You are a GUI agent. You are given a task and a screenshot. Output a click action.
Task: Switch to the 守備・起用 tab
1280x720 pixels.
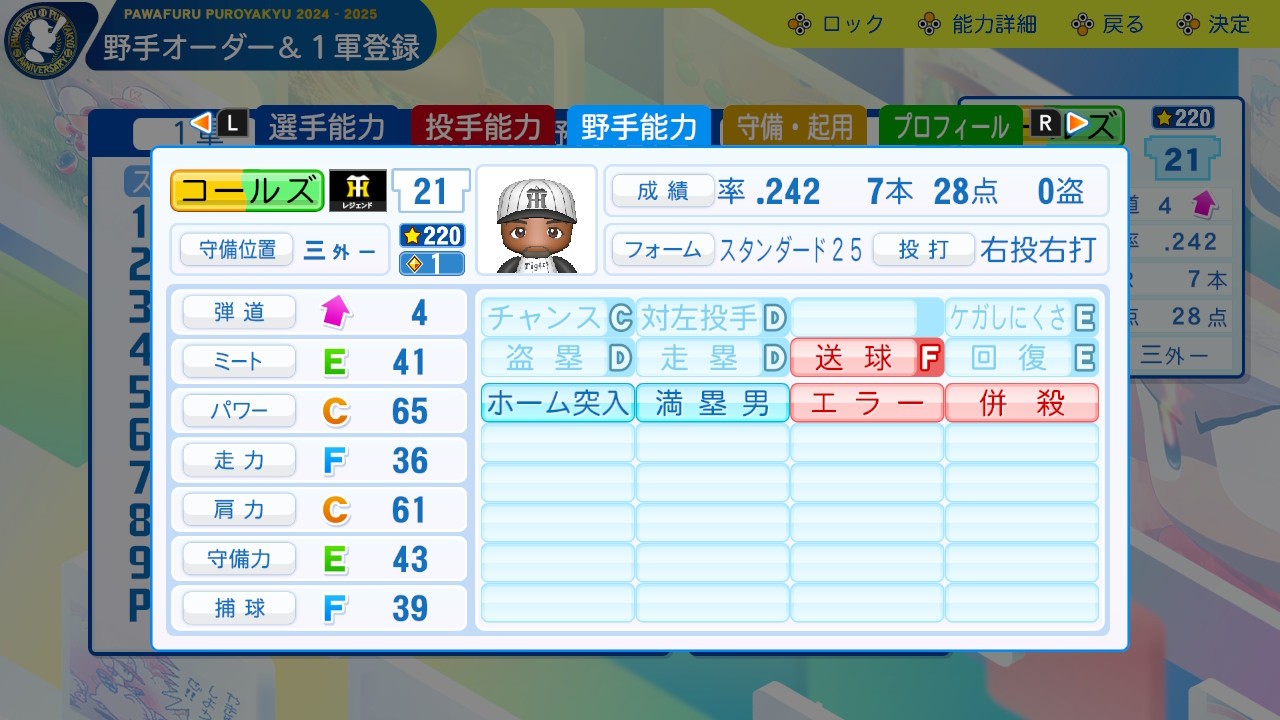point(794,126)
